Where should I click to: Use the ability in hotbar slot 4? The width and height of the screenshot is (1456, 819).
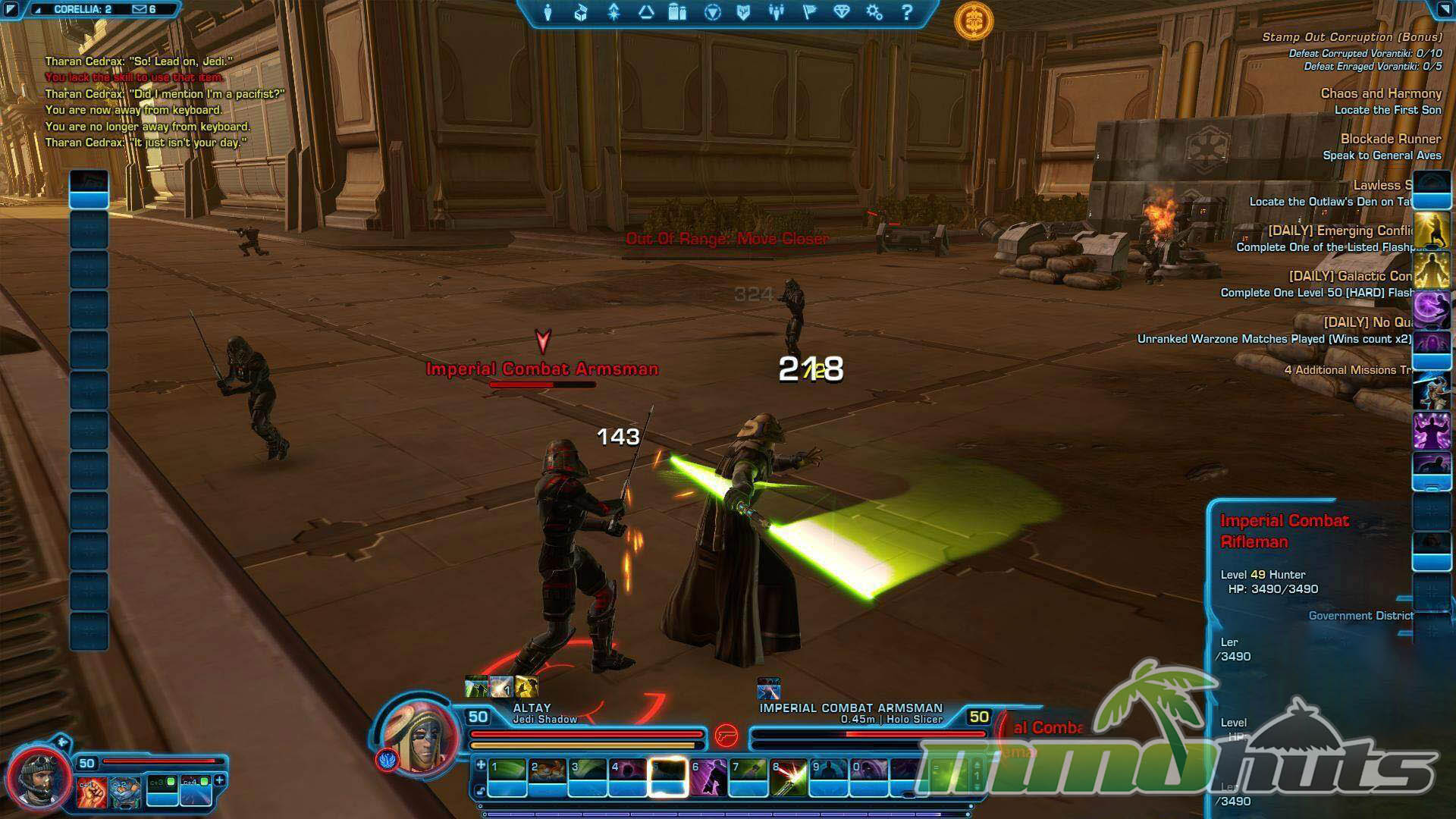pyautogui.click(x=628, y=778)
